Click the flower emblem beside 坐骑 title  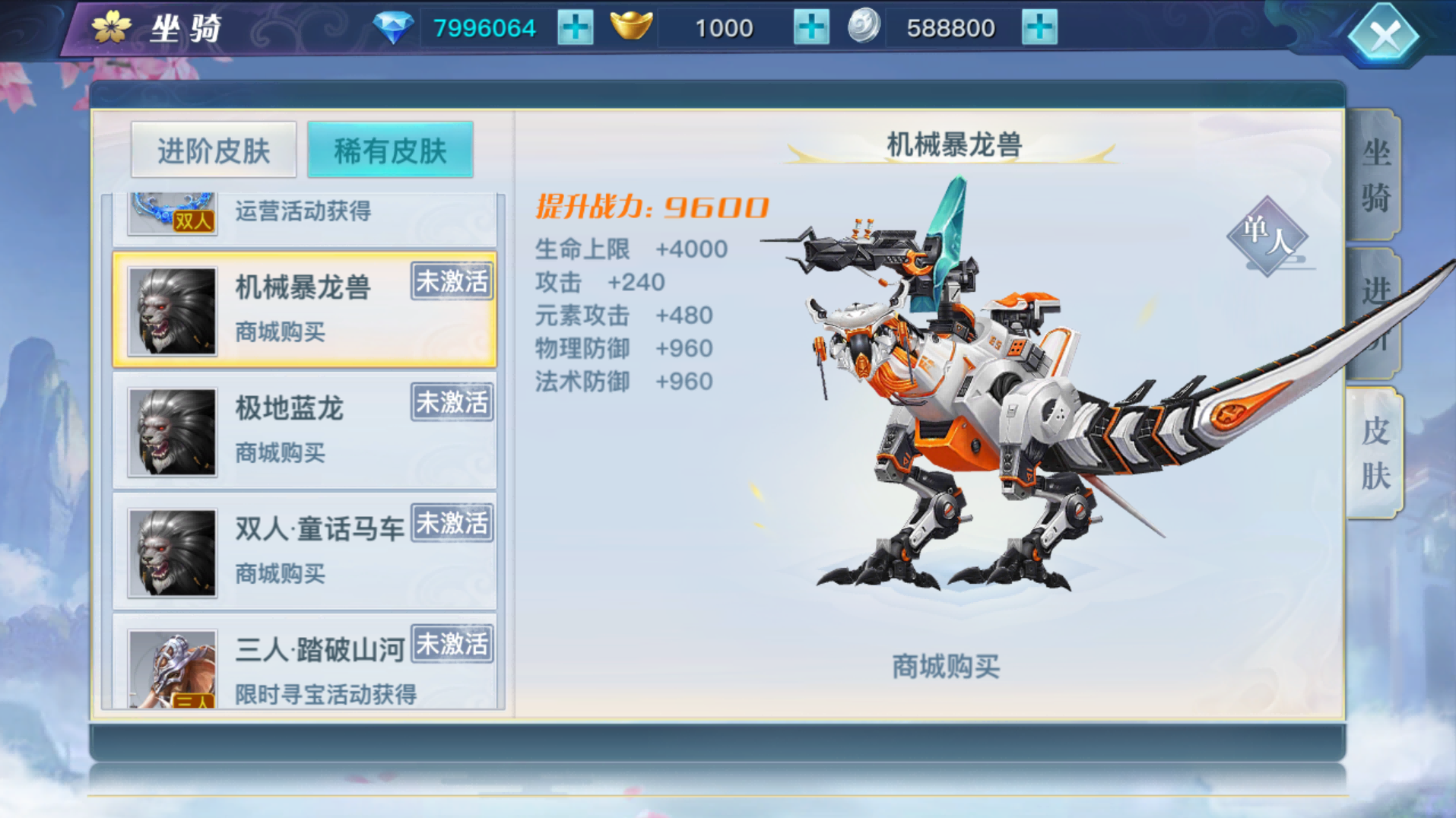(111, 25)
